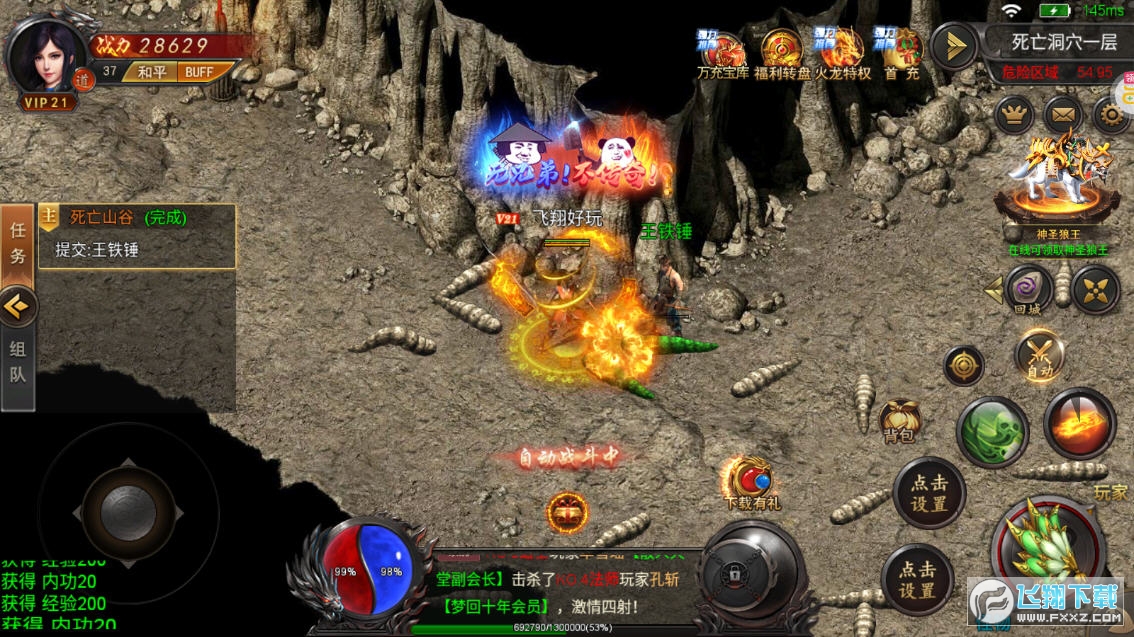The image size is (1134, 637).
Task: Toggle 自动 auto-combat crossed swords button
Action: click(1039, 355)
